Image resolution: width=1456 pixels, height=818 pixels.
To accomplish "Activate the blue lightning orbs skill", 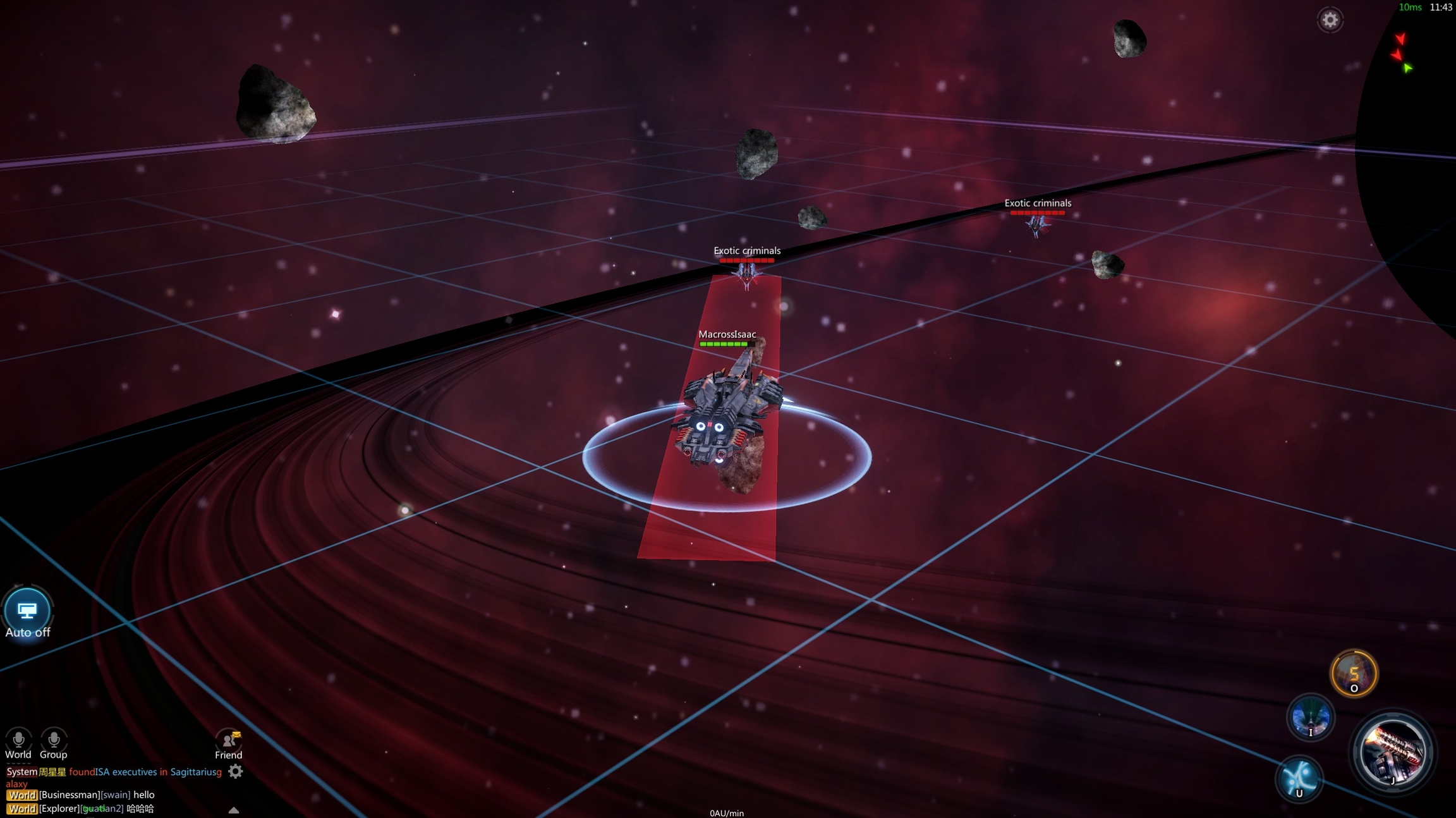I will [1299, 778].
